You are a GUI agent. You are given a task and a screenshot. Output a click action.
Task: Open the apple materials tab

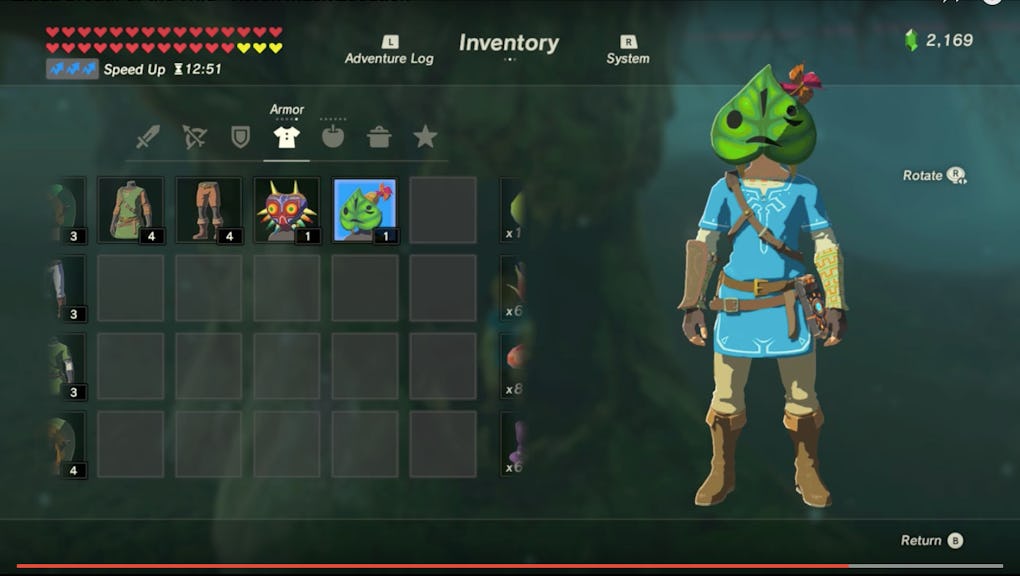pyautogui.click(x=333, y=137)
